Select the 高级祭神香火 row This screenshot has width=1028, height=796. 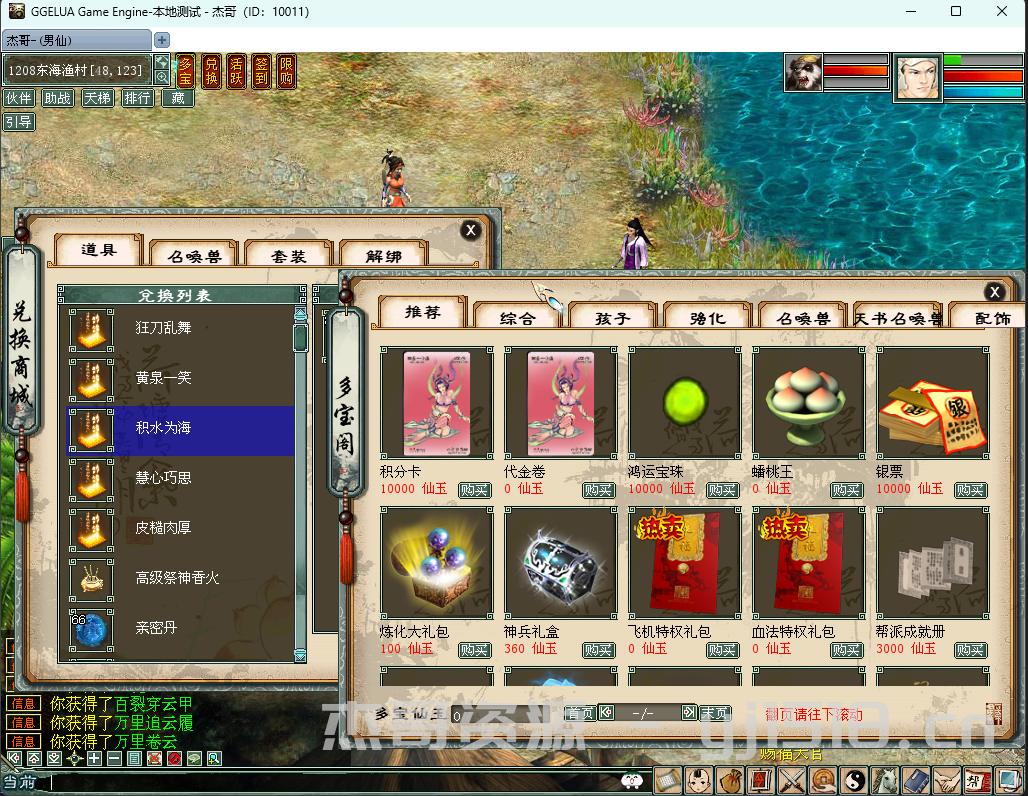pyautogui.click(x=180, y=578)
